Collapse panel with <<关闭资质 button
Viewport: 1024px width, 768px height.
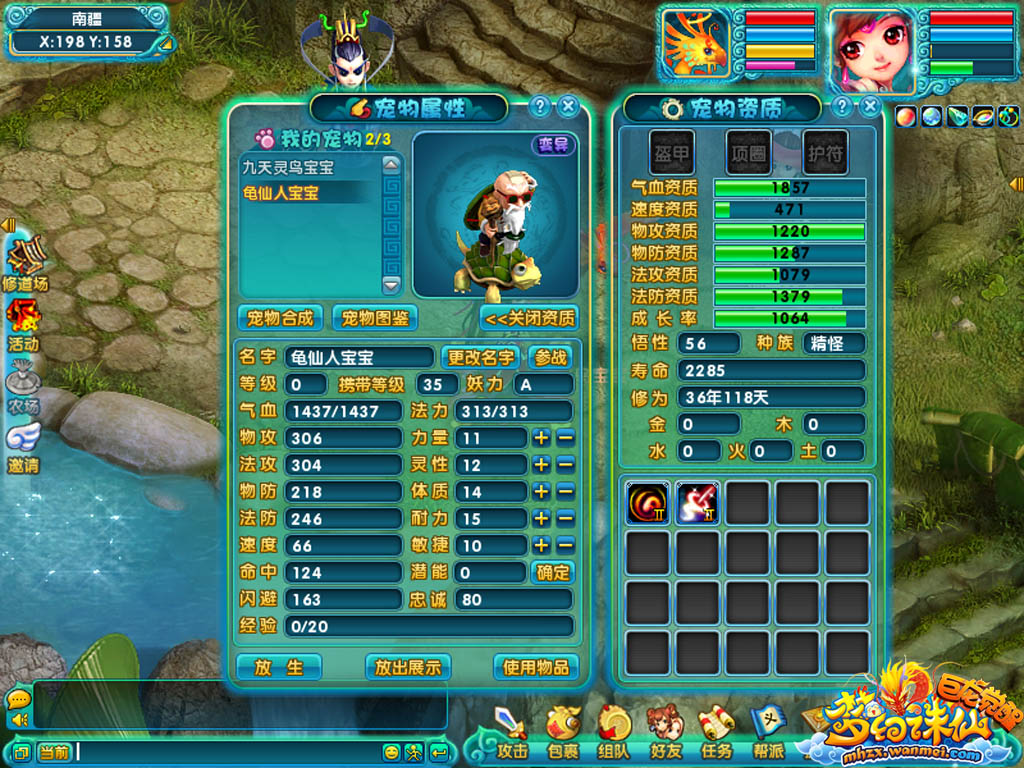click(530, 318)
